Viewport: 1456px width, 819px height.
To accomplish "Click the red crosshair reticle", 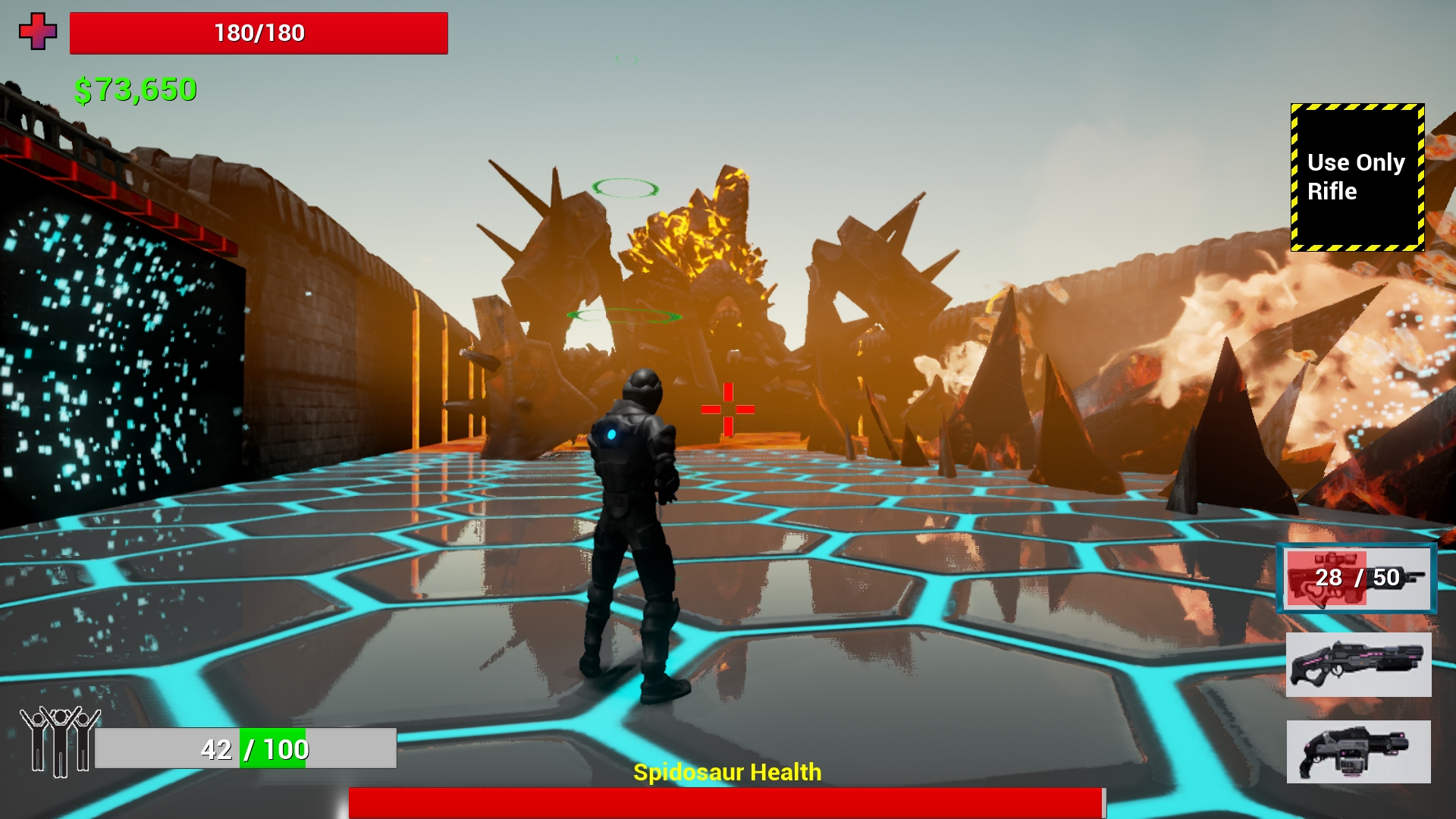I will click(728, 409).
